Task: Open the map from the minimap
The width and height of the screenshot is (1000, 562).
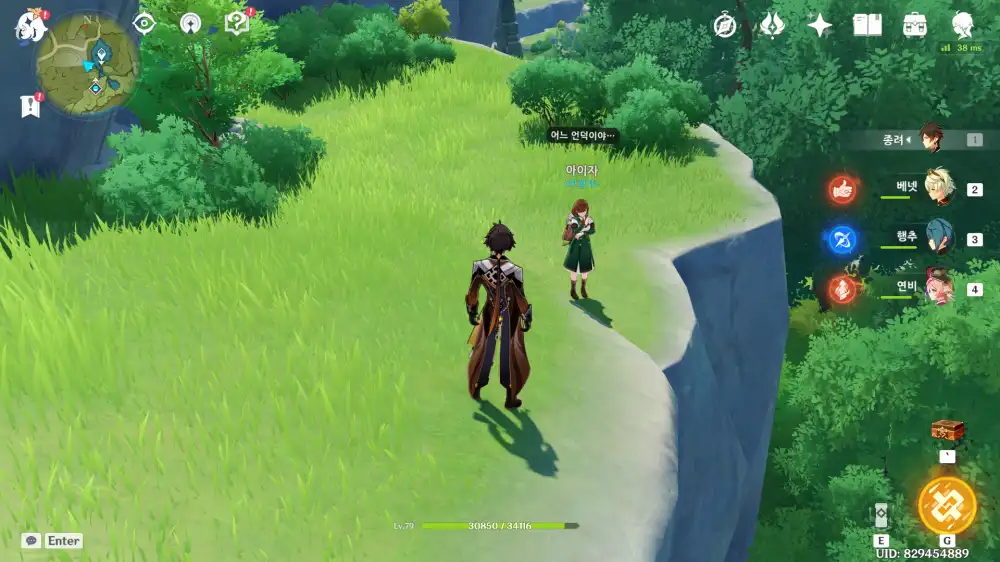Action: tap(88, 62)
